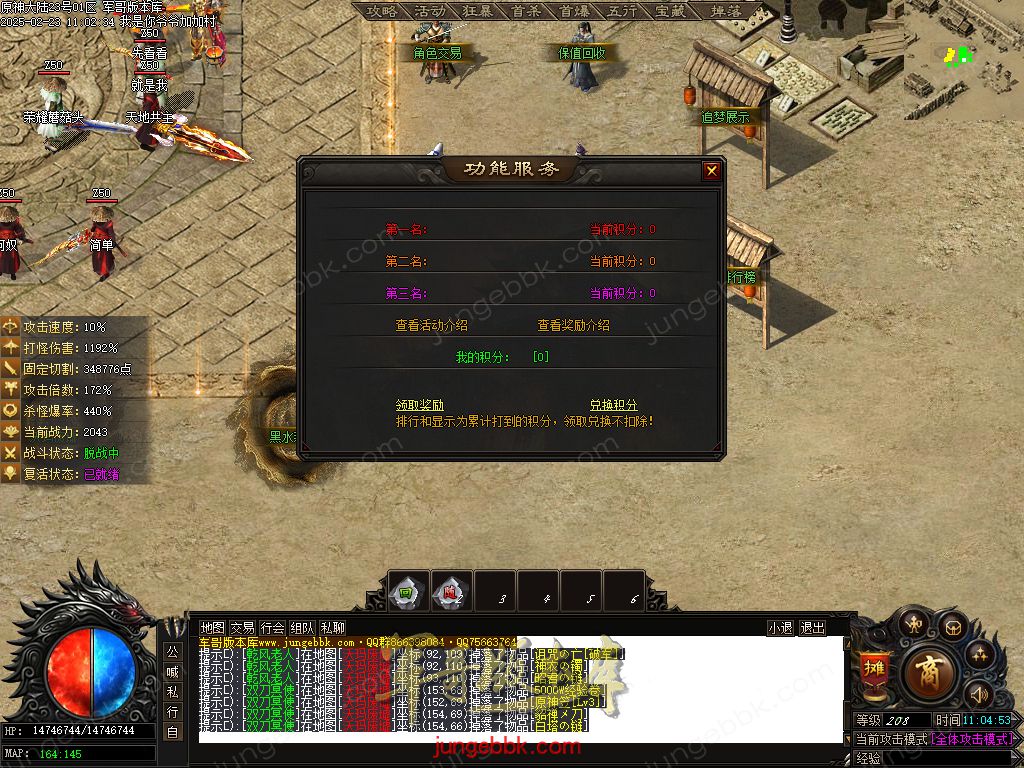This screenshot has height=768, width=1024.
Task: Click the 退出 exit game button
Action: click(813, 628)
